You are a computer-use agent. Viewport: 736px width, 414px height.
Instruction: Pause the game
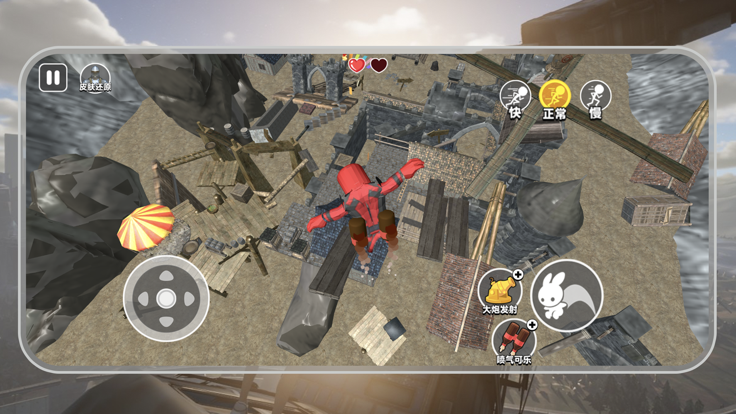click(x=53, y=78)
